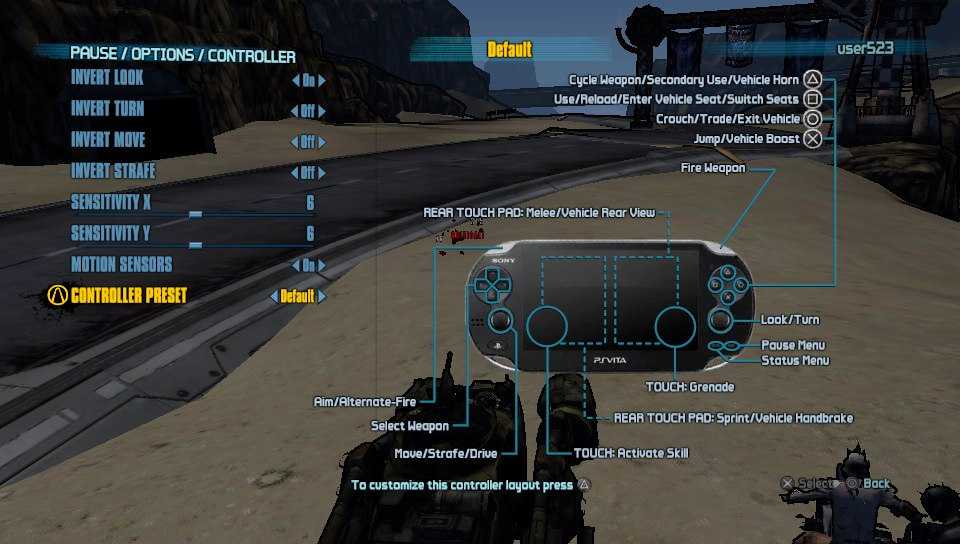
Task: Choose the Motion Sensors setting row
Action: pos(122,264)
